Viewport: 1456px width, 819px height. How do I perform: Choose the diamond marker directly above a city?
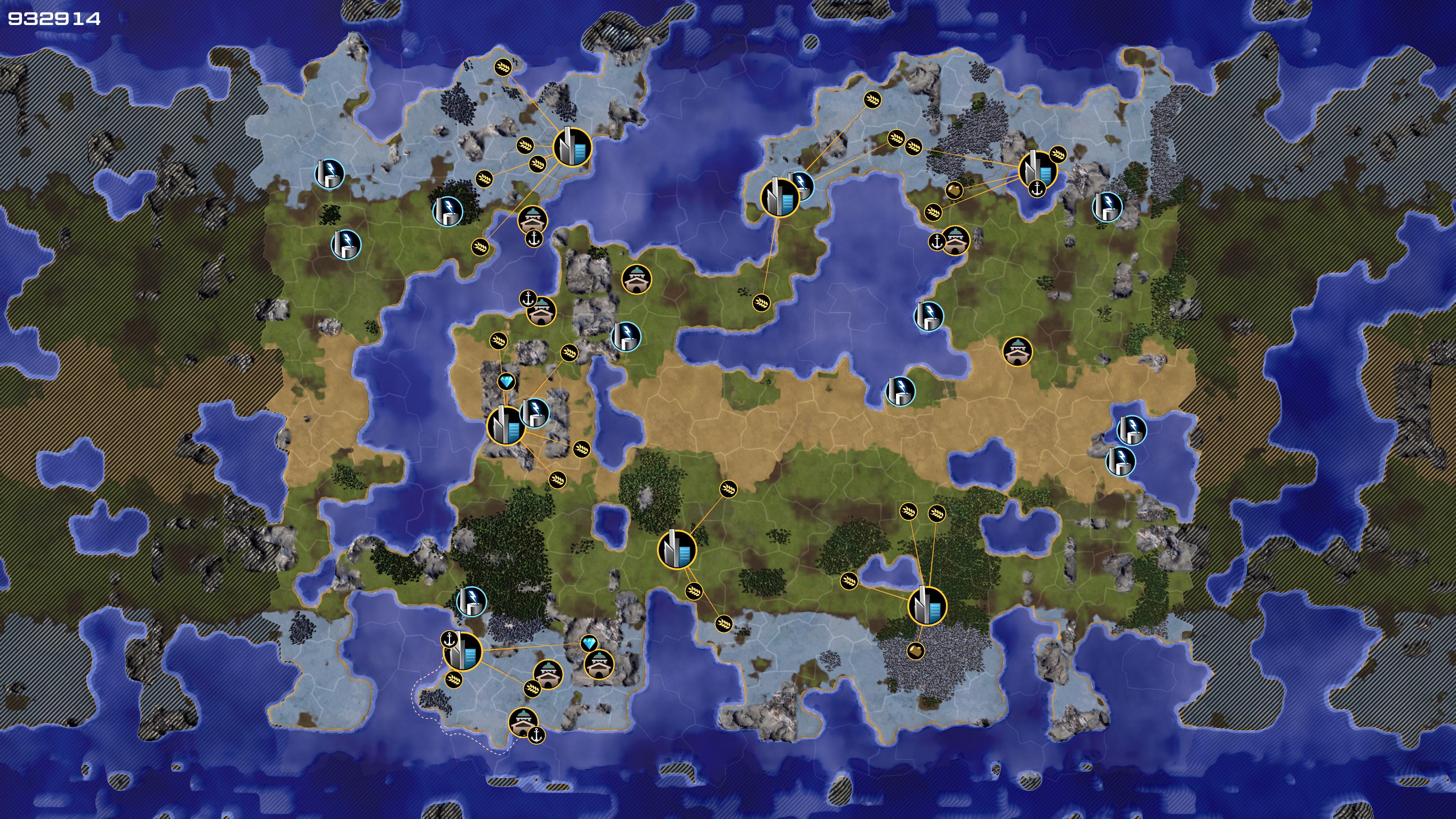click(507, 383)
